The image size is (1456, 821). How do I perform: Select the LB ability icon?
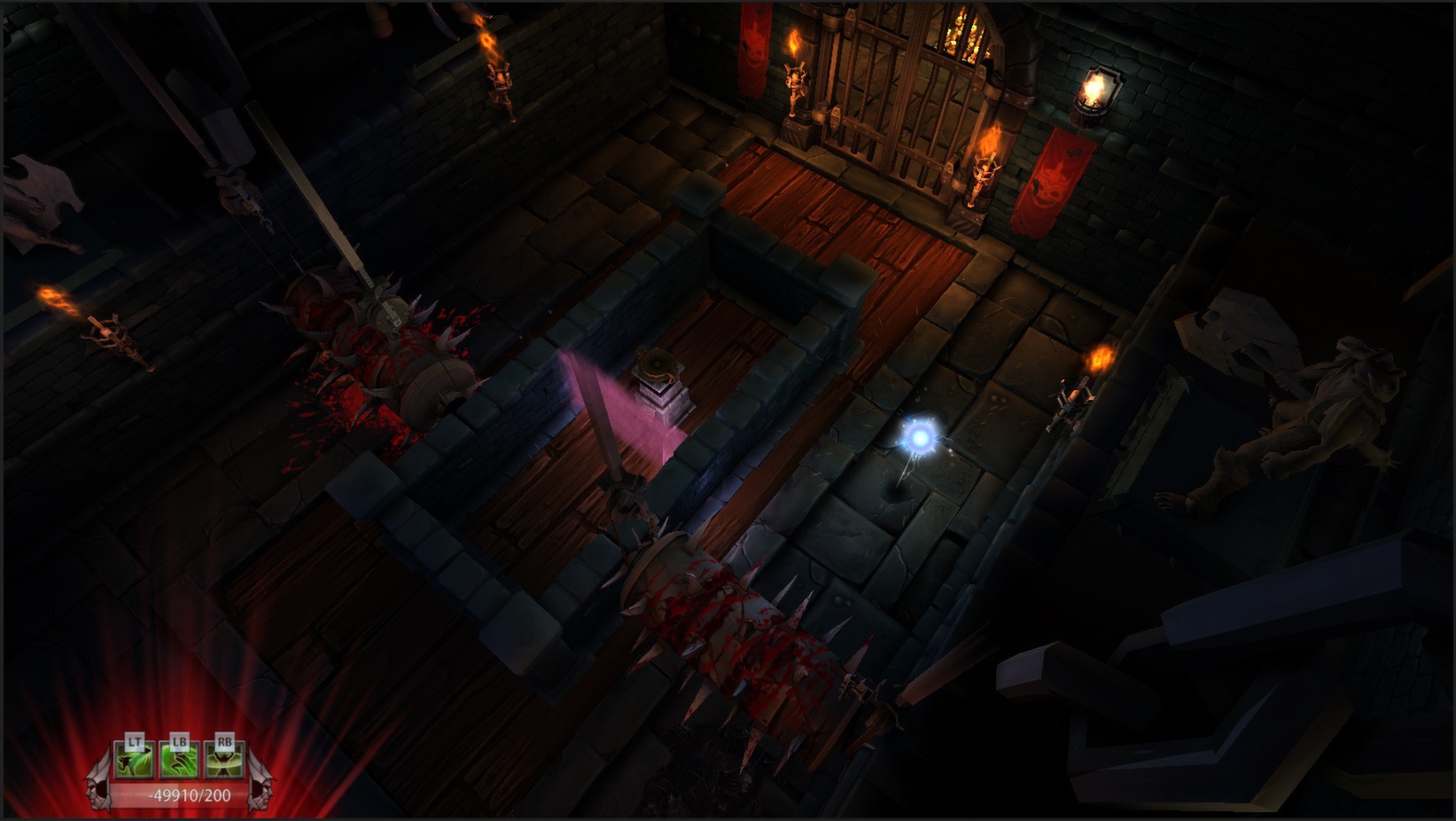(x=179, y=761)
